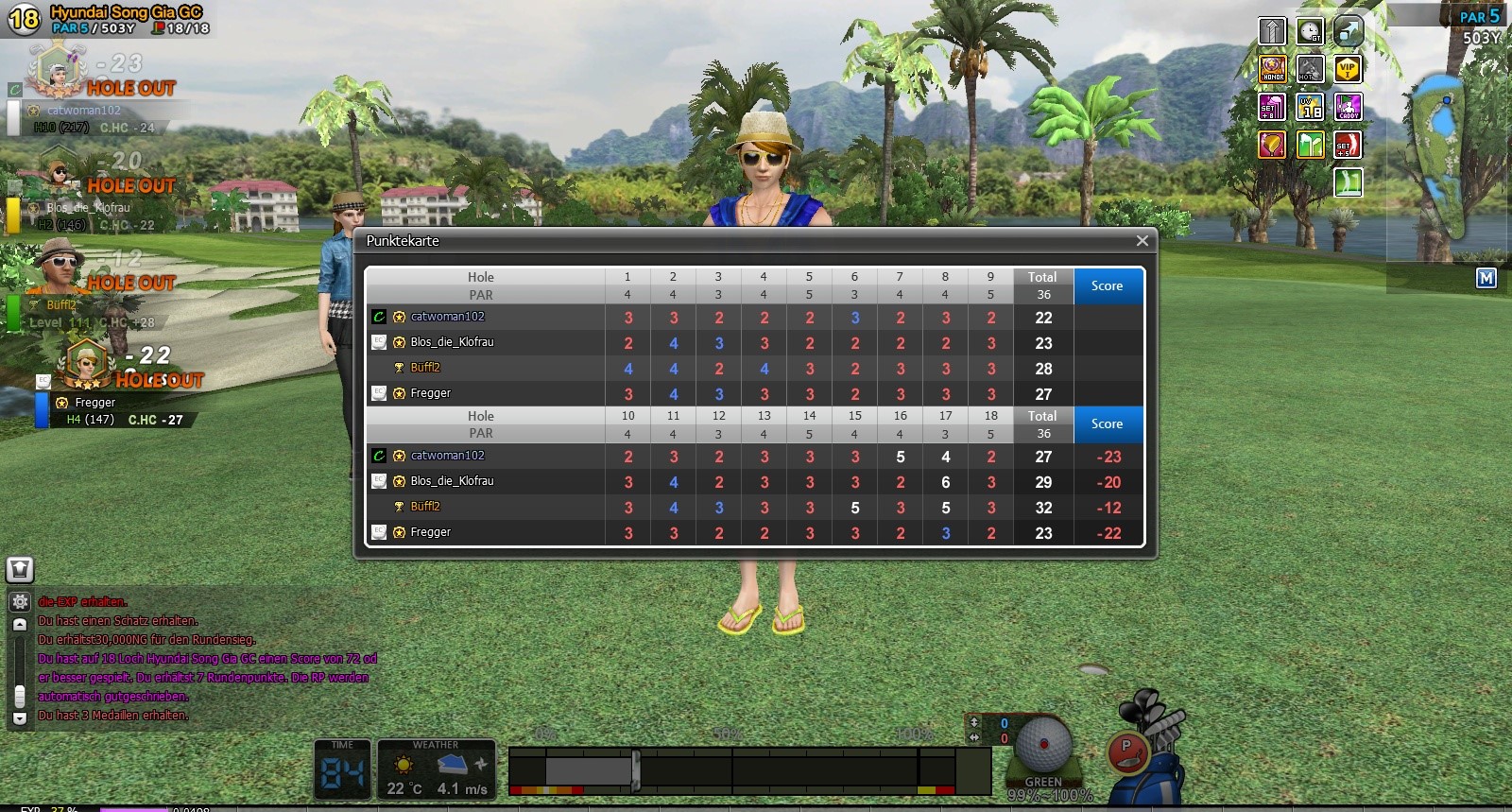The height and width of the screenshot is (812, 1512).
Task: Click the GT clock icon
Action: tap(1310, 31)
